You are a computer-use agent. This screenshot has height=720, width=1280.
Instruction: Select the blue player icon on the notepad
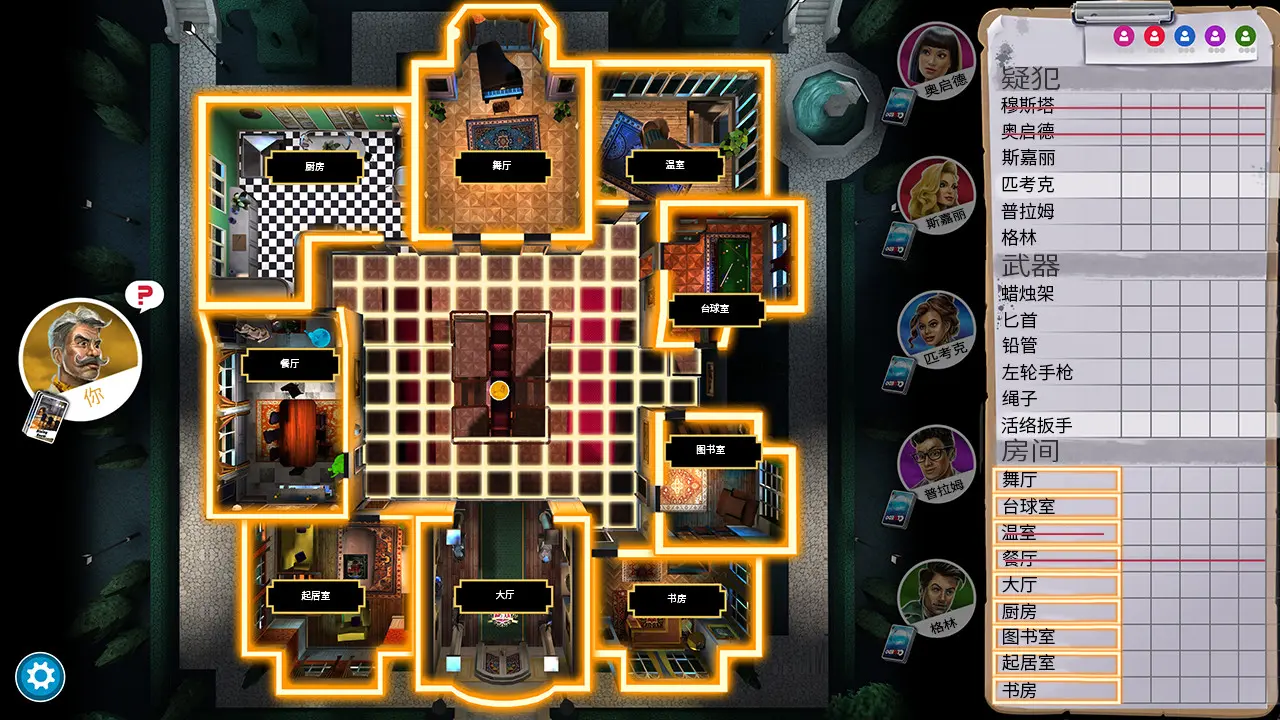1186,38
